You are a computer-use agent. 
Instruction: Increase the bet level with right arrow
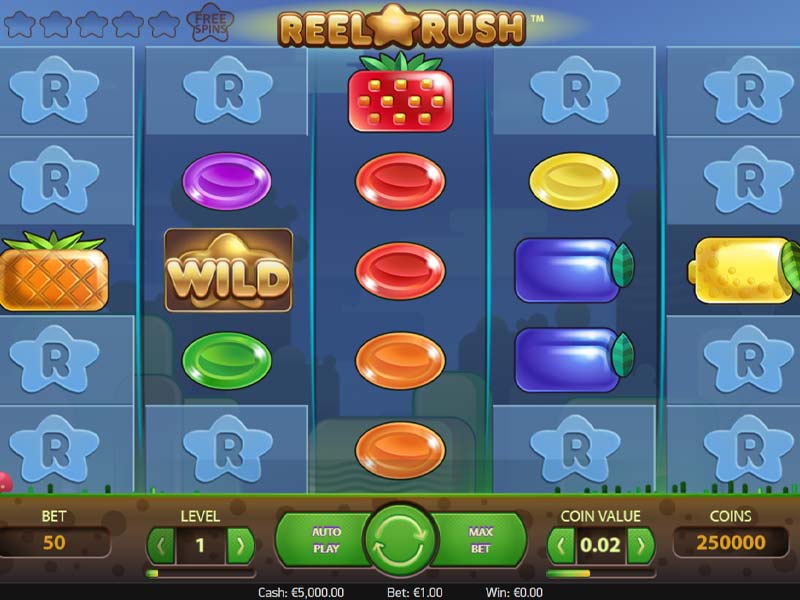point(240,546)
